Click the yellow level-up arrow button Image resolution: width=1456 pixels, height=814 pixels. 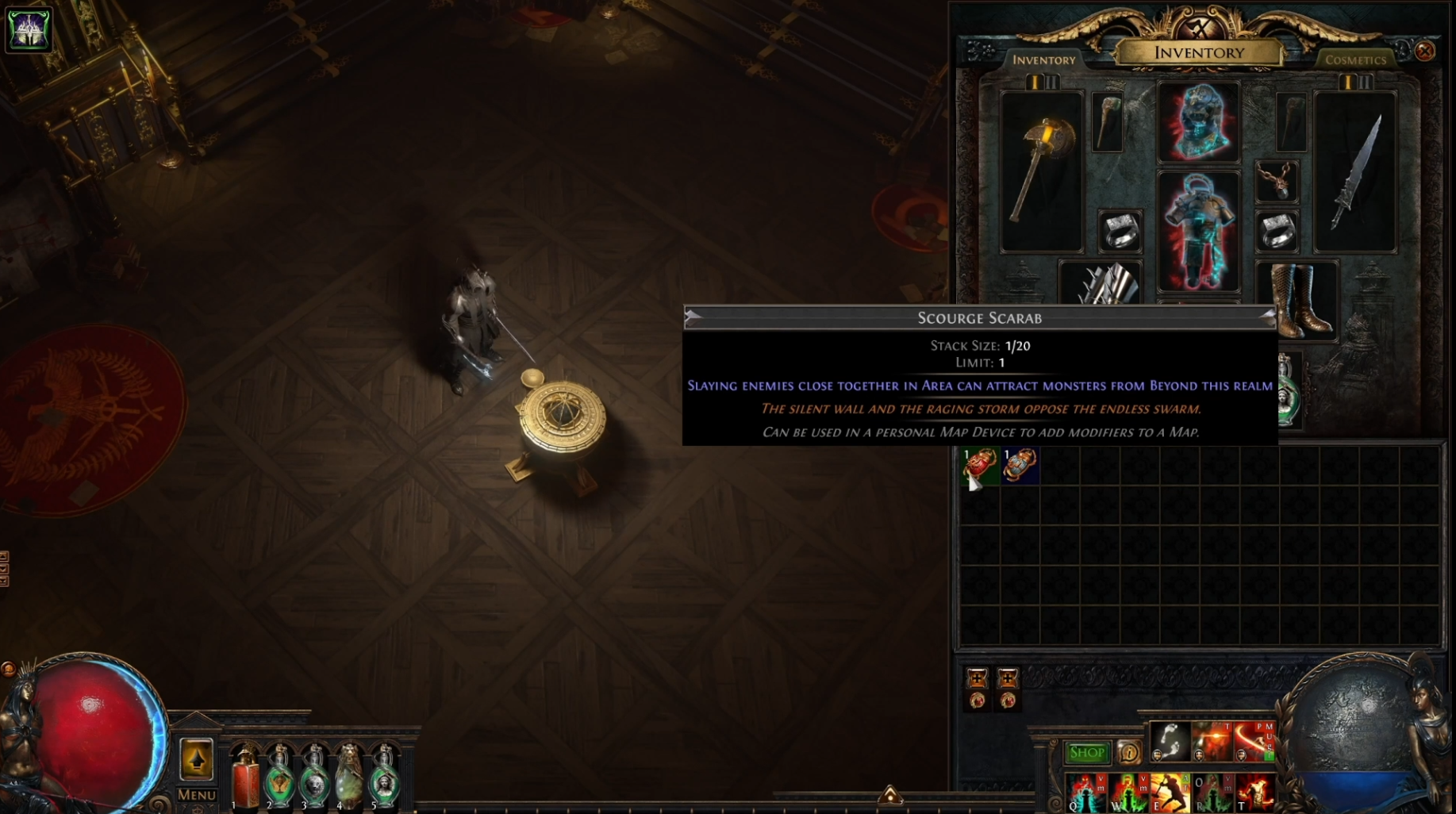click(196, 760)
